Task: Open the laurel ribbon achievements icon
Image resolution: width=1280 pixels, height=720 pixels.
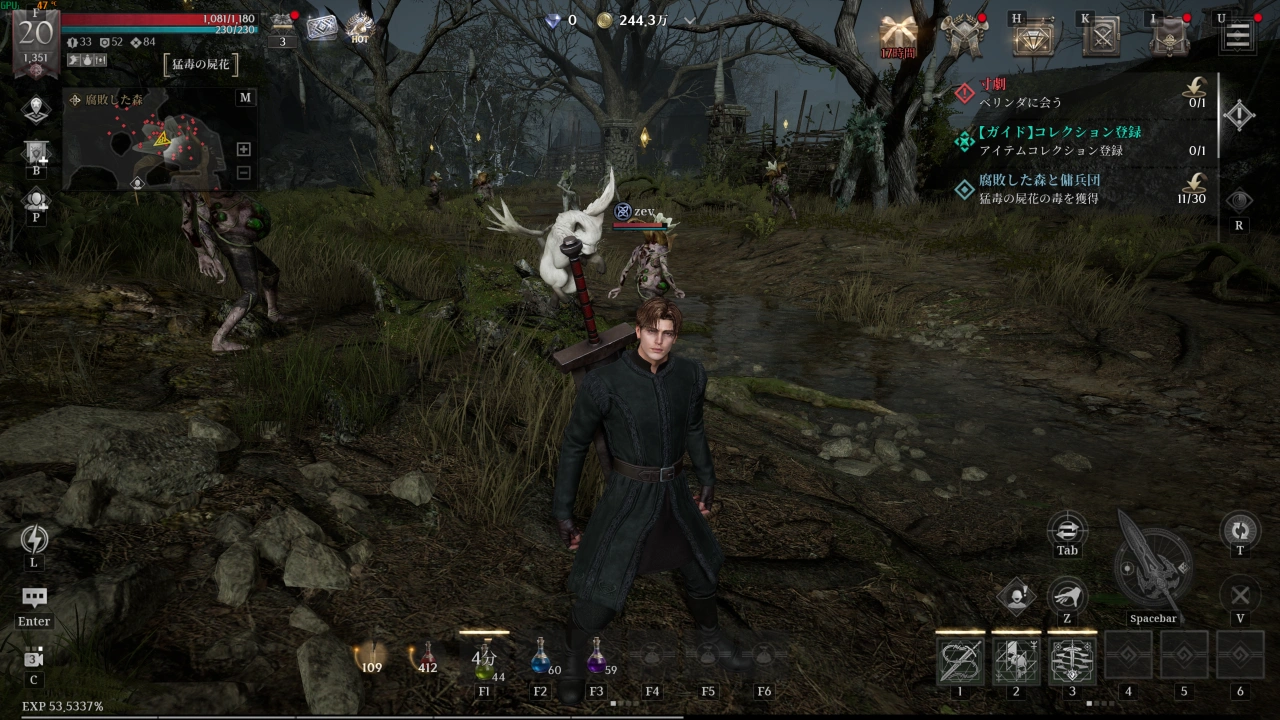Action: point(966,36)
